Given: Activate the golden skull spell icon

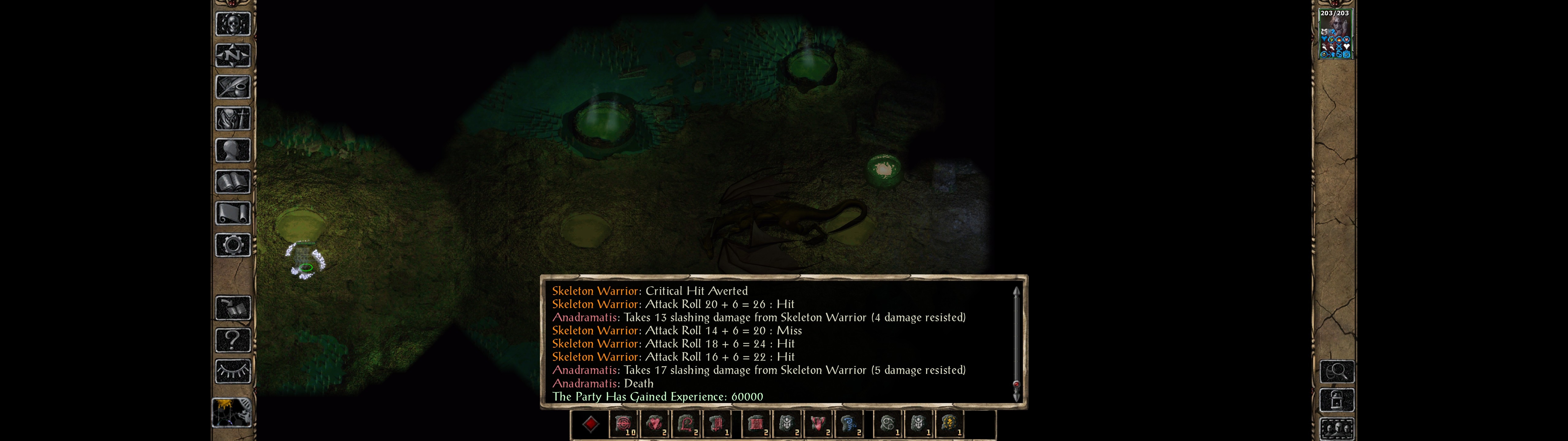Looking at the screenshot, I should [949, 424].
